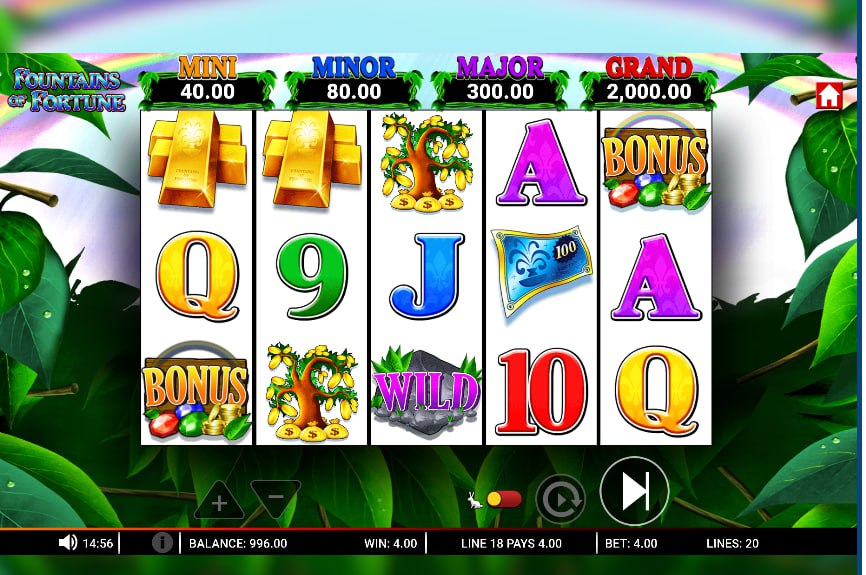Click the red home icon
The width and height of the screenshot is (866, 575).
coord(828,96)
